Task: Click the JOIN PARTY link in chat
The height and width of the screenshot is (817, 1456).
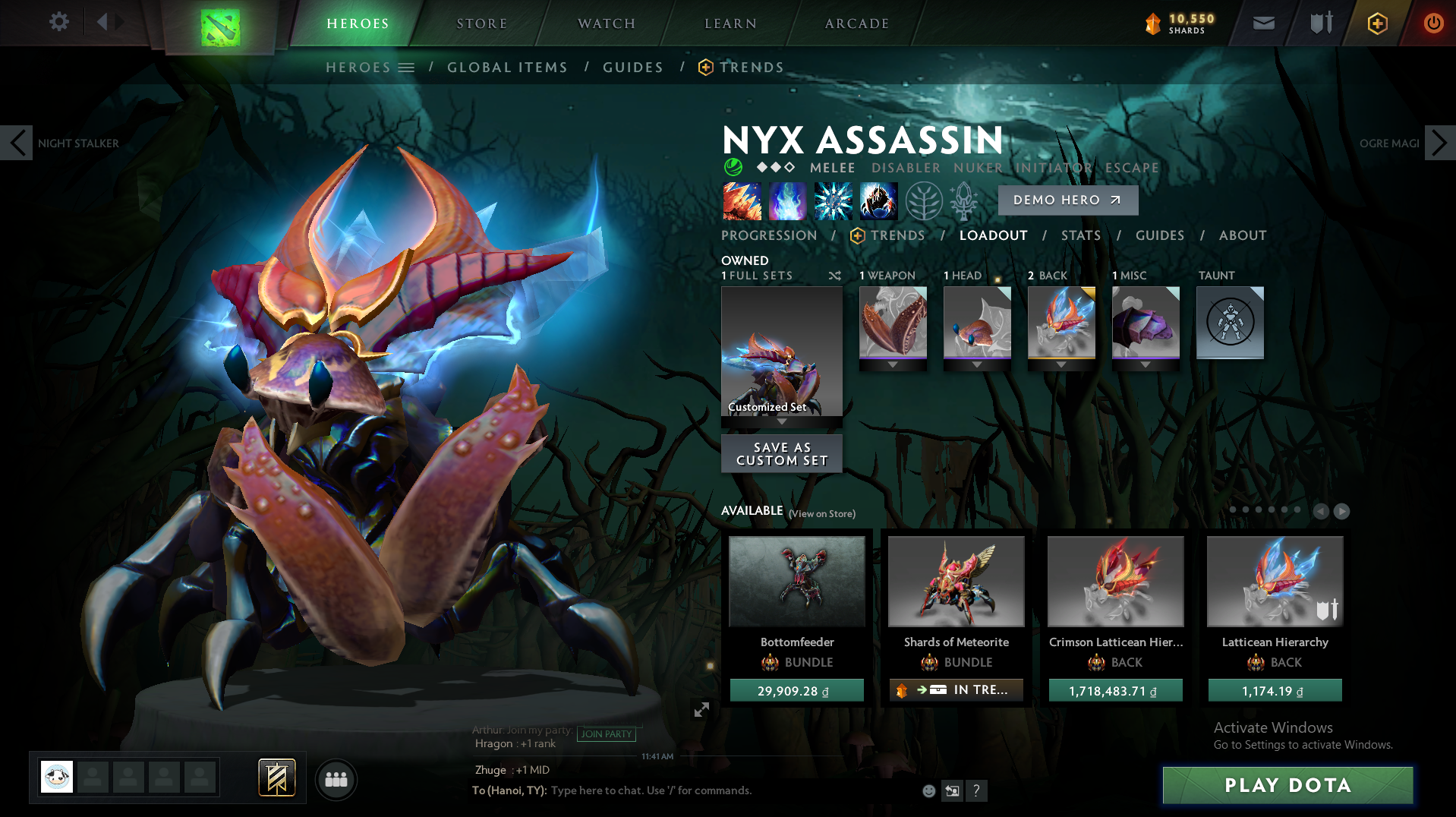Action: click(607, 734)
